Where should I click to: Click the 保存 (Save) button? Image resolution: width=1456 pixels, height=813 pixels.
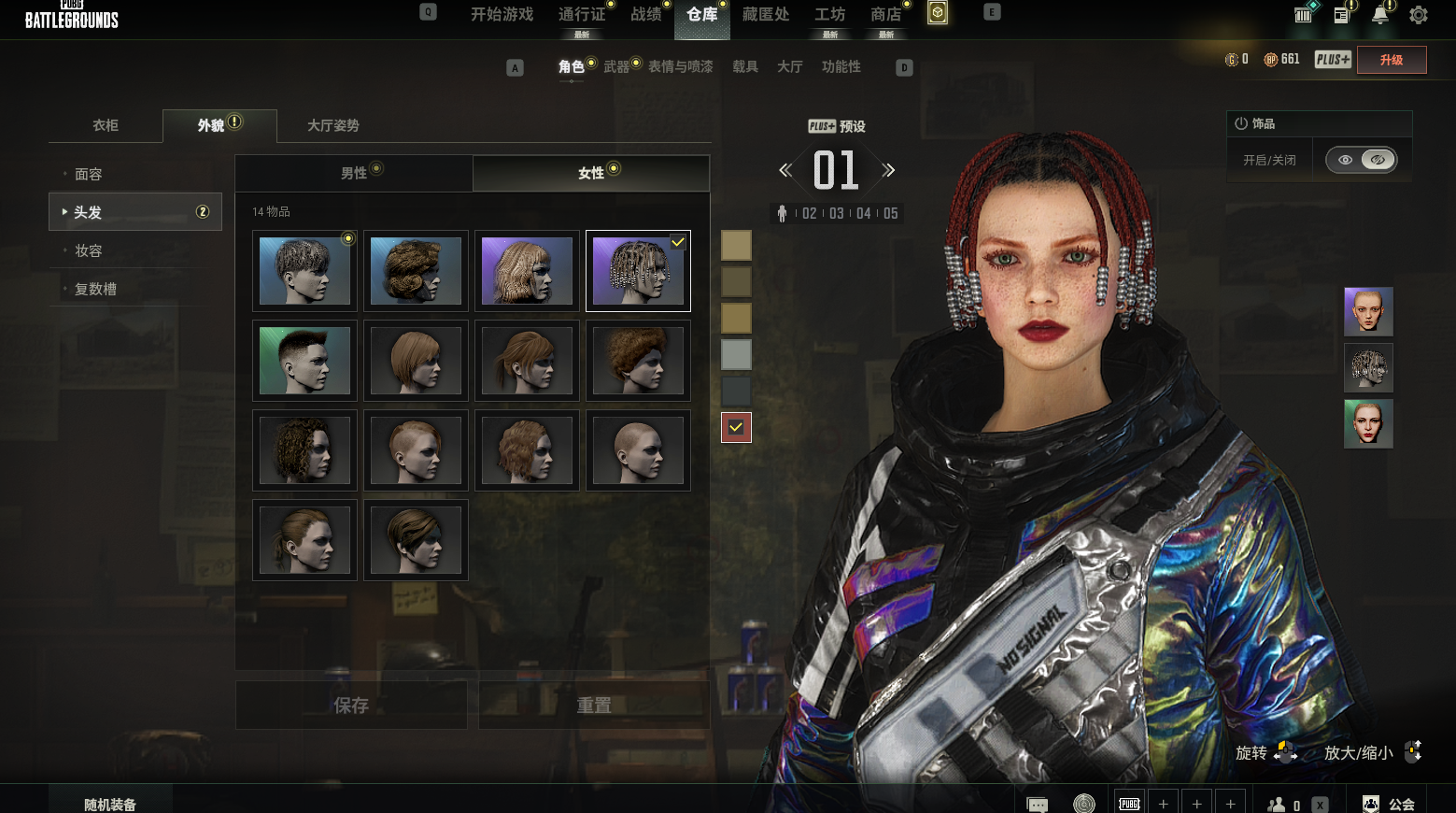tap(351, 706)
